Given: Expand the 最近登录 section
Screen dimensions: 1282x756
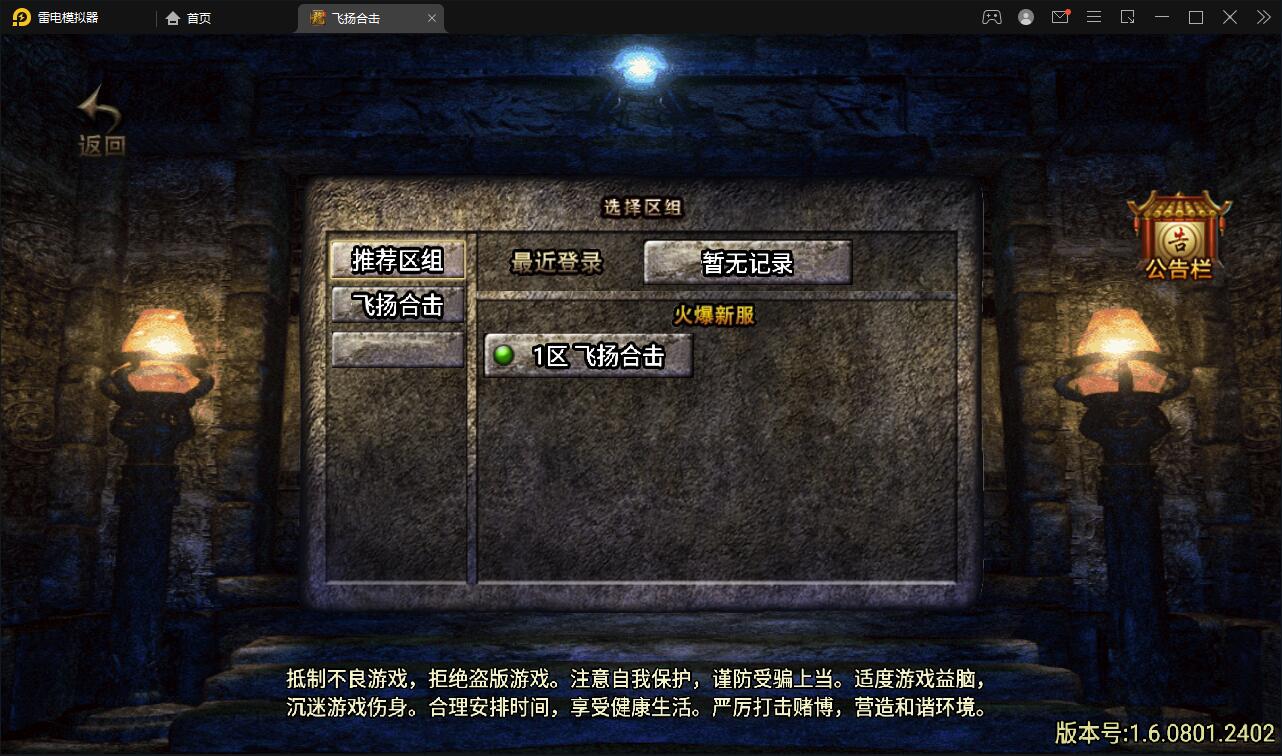Looking at the screenshot, I should [557, 262].
